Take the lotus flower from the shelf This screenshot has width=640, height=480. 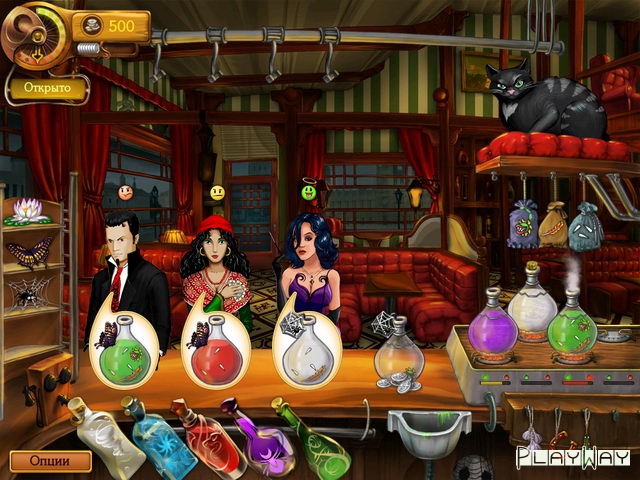tap(28, 211)
